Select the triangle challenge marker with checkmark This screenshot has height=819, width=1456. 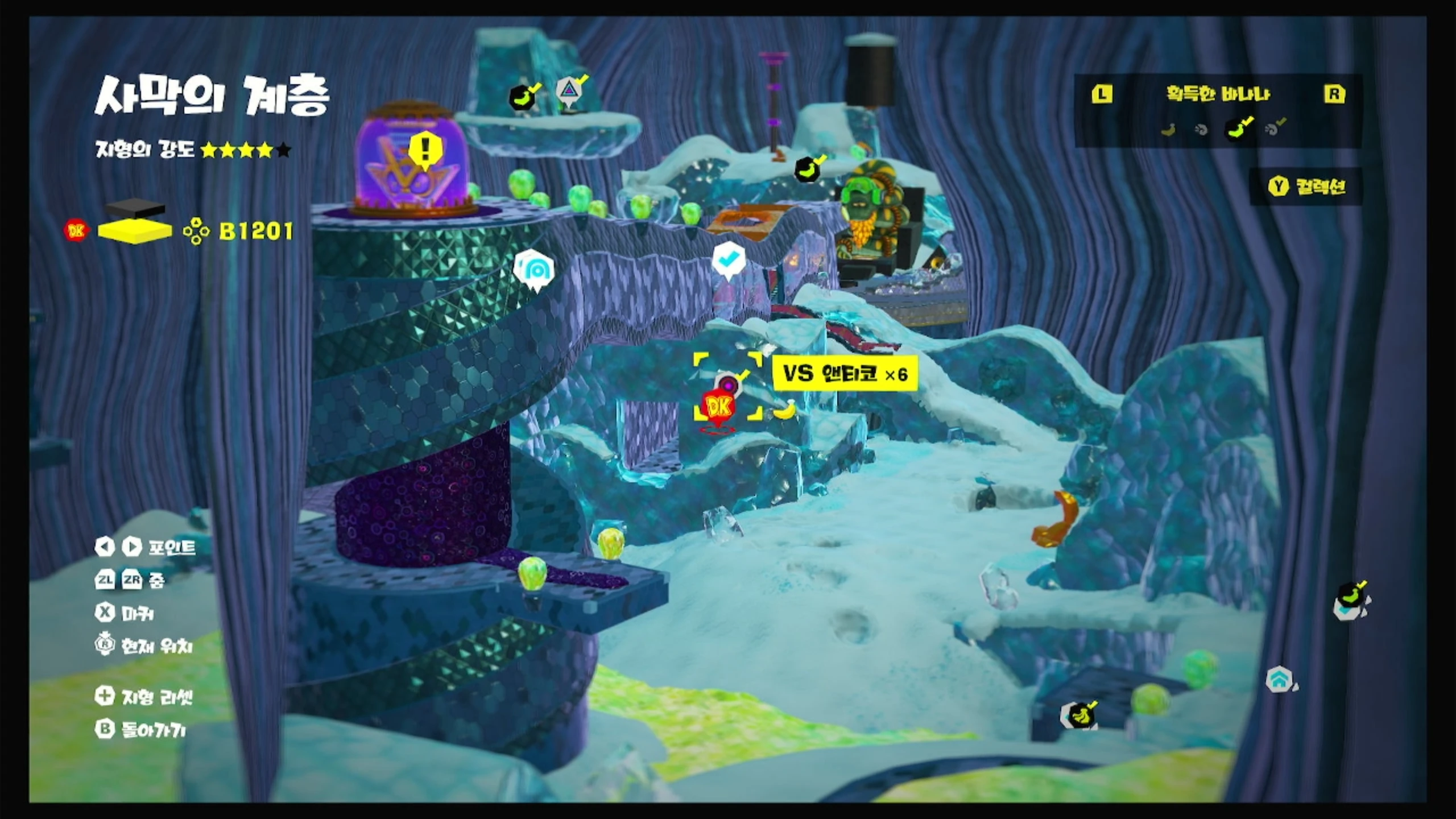tap(568, 91)
